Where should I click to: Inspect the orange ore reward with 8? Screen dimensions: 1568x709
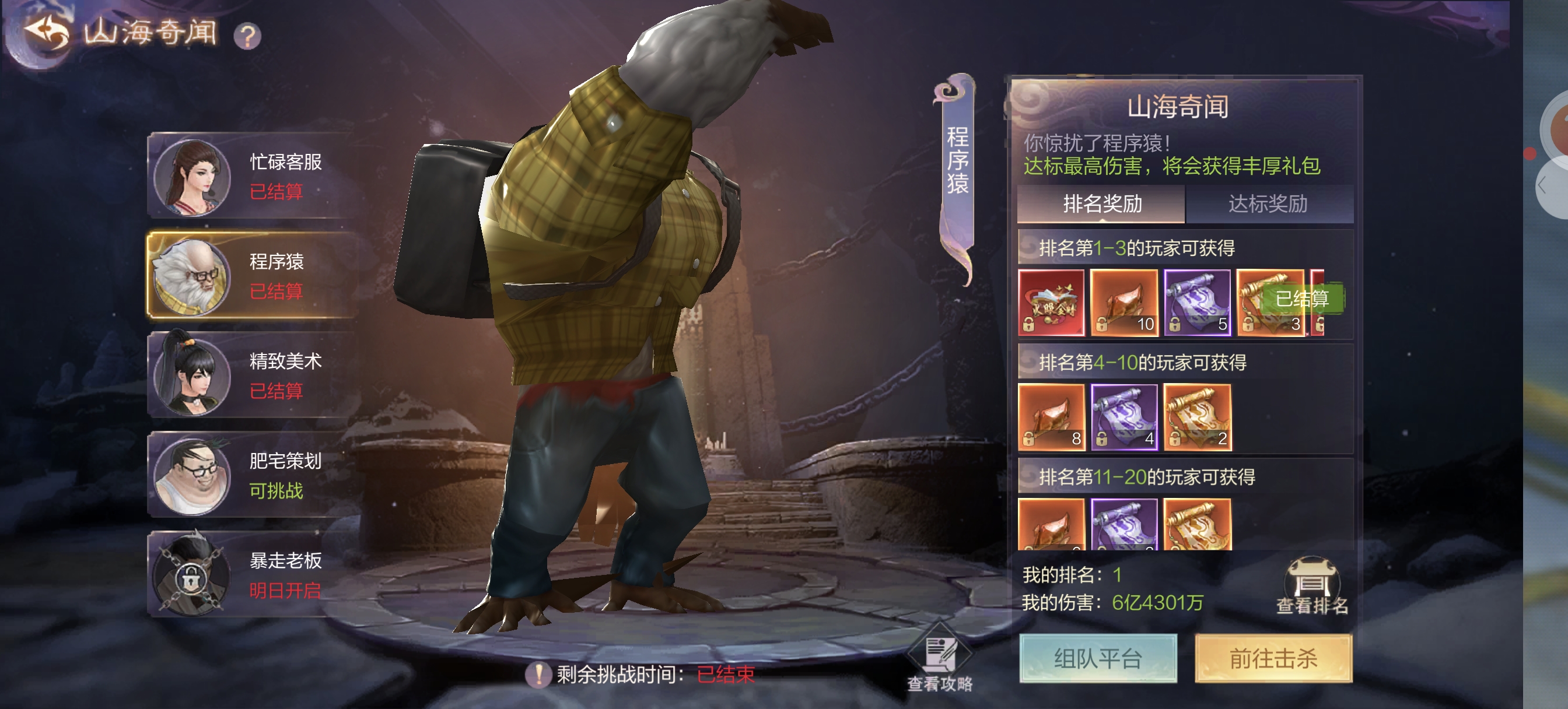coord(1051,417)
